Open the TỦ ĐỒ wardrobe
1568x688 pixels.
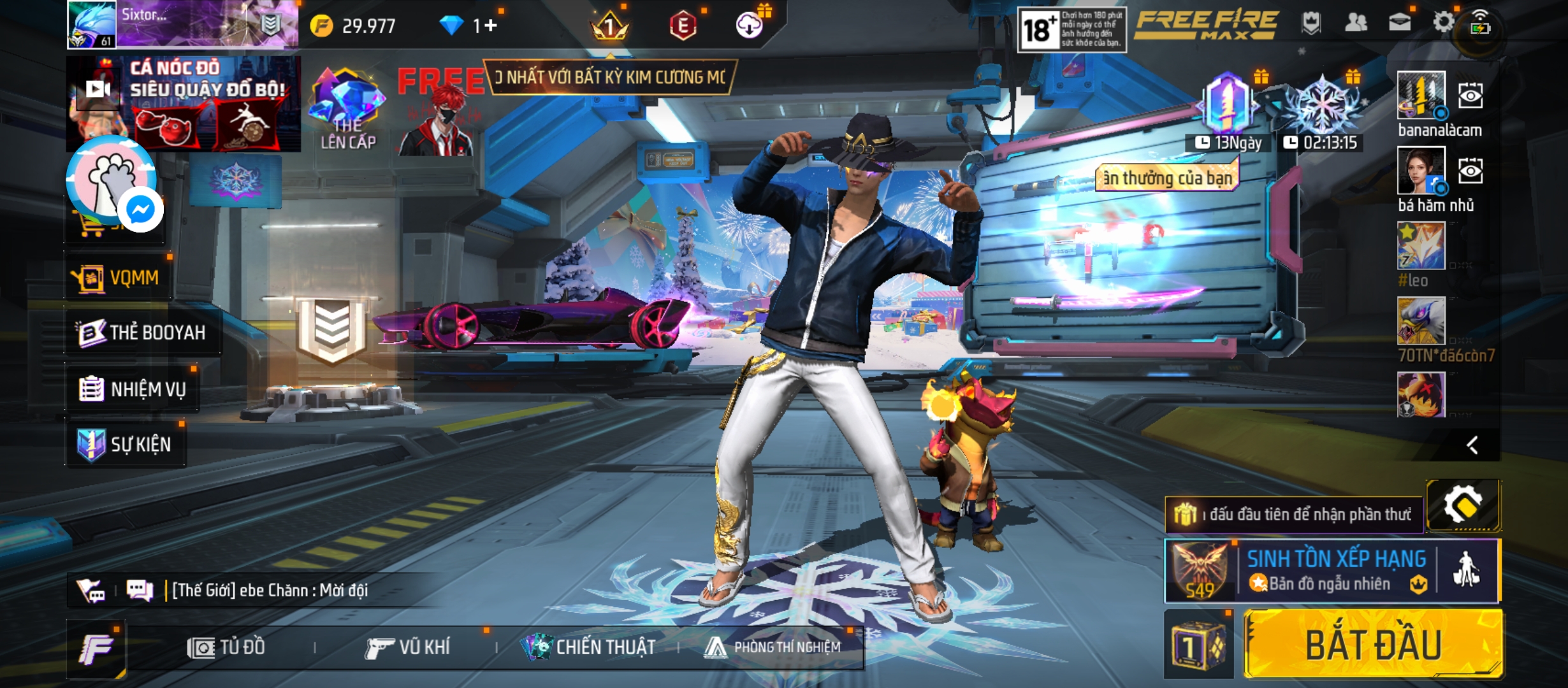[x=226, y=647]
